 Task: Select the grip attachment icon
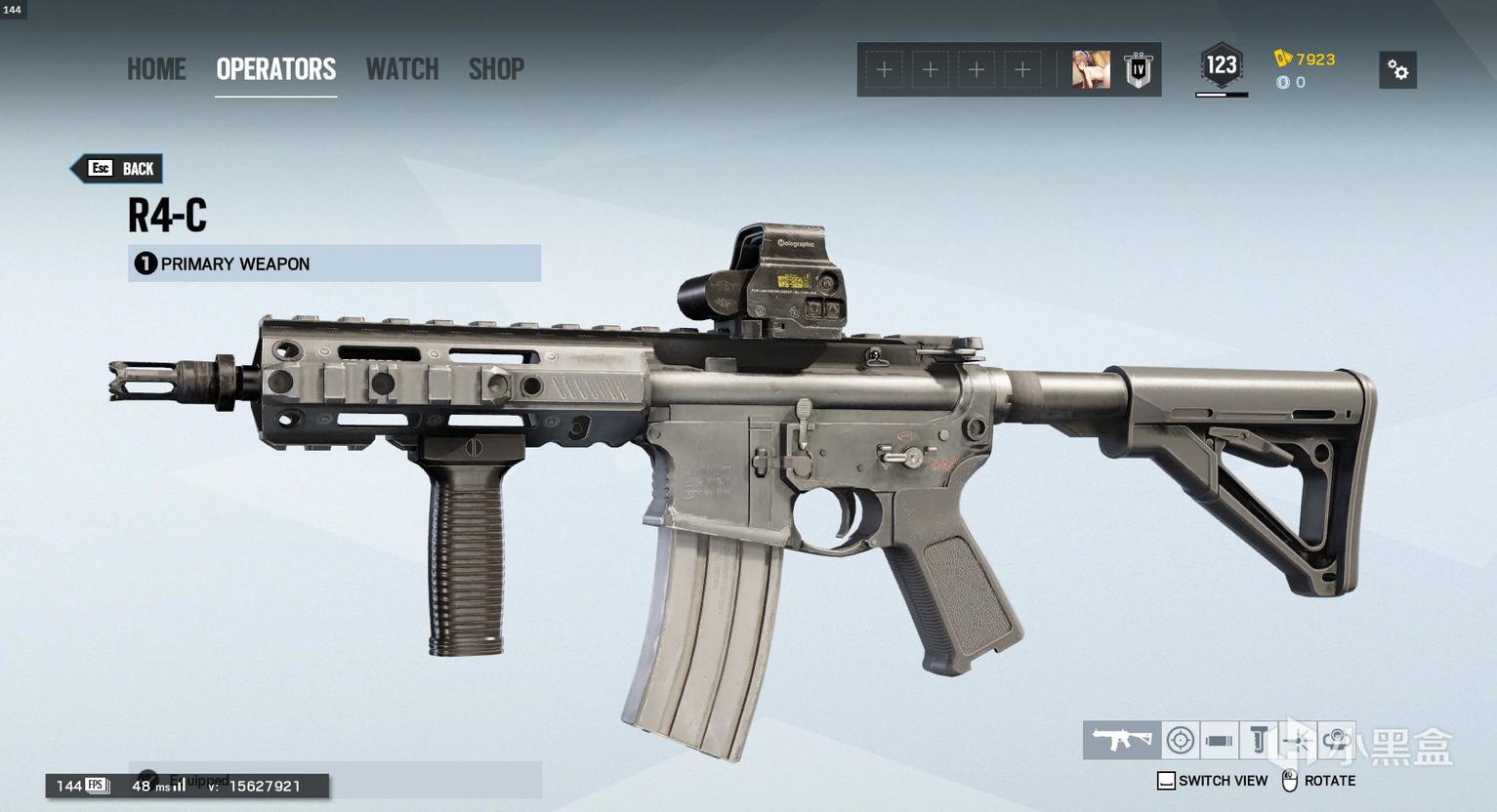tap(1259, 741)
